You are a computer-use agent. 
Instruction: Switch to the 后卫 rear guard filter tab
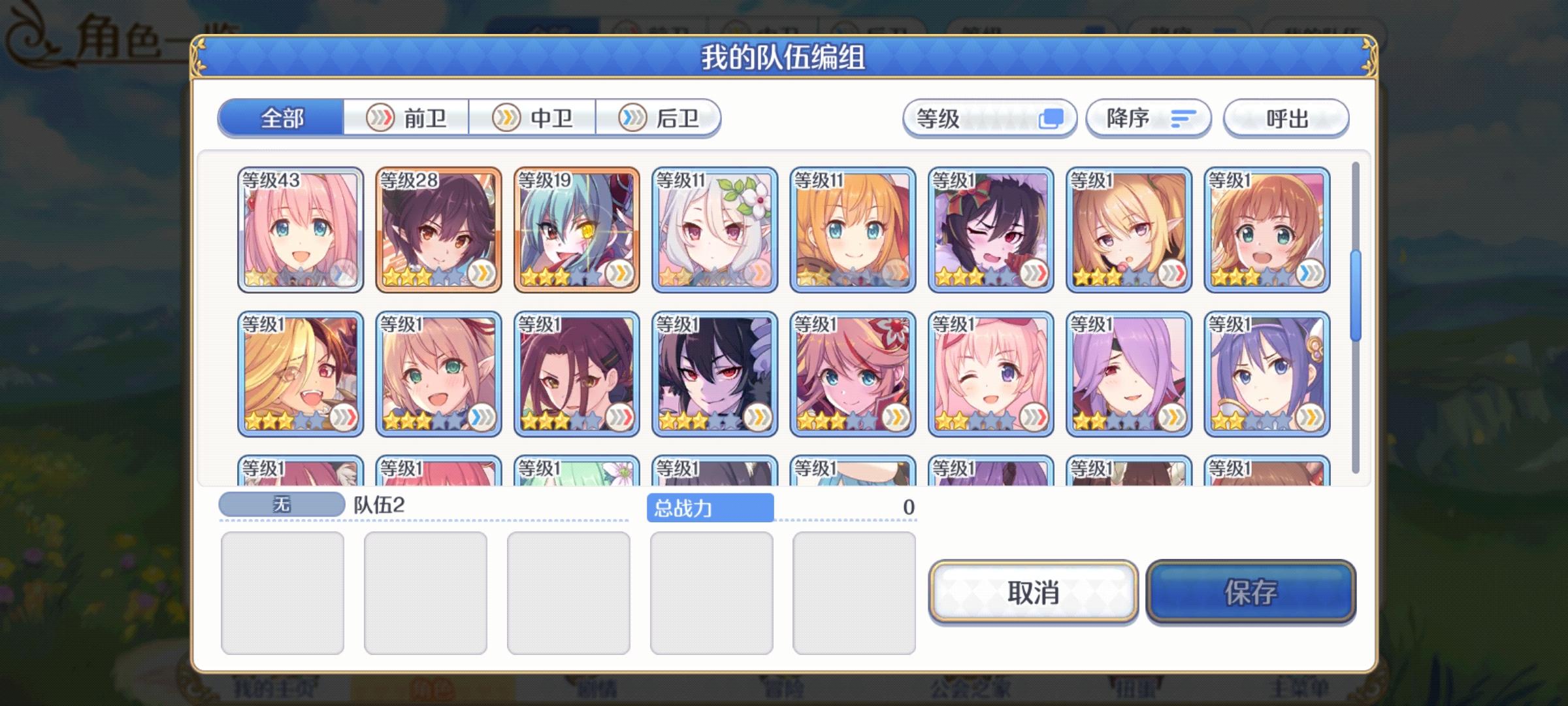(x=663, y=118)
